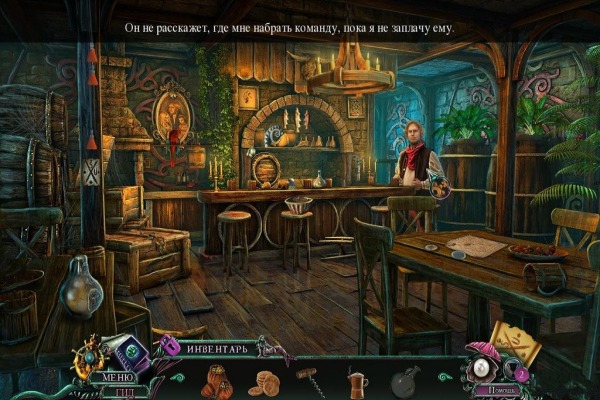Select the orange gloves inventory item
The height and width of the screenshot is (400, 600).
pyautogui.click(x=219, y=381)
